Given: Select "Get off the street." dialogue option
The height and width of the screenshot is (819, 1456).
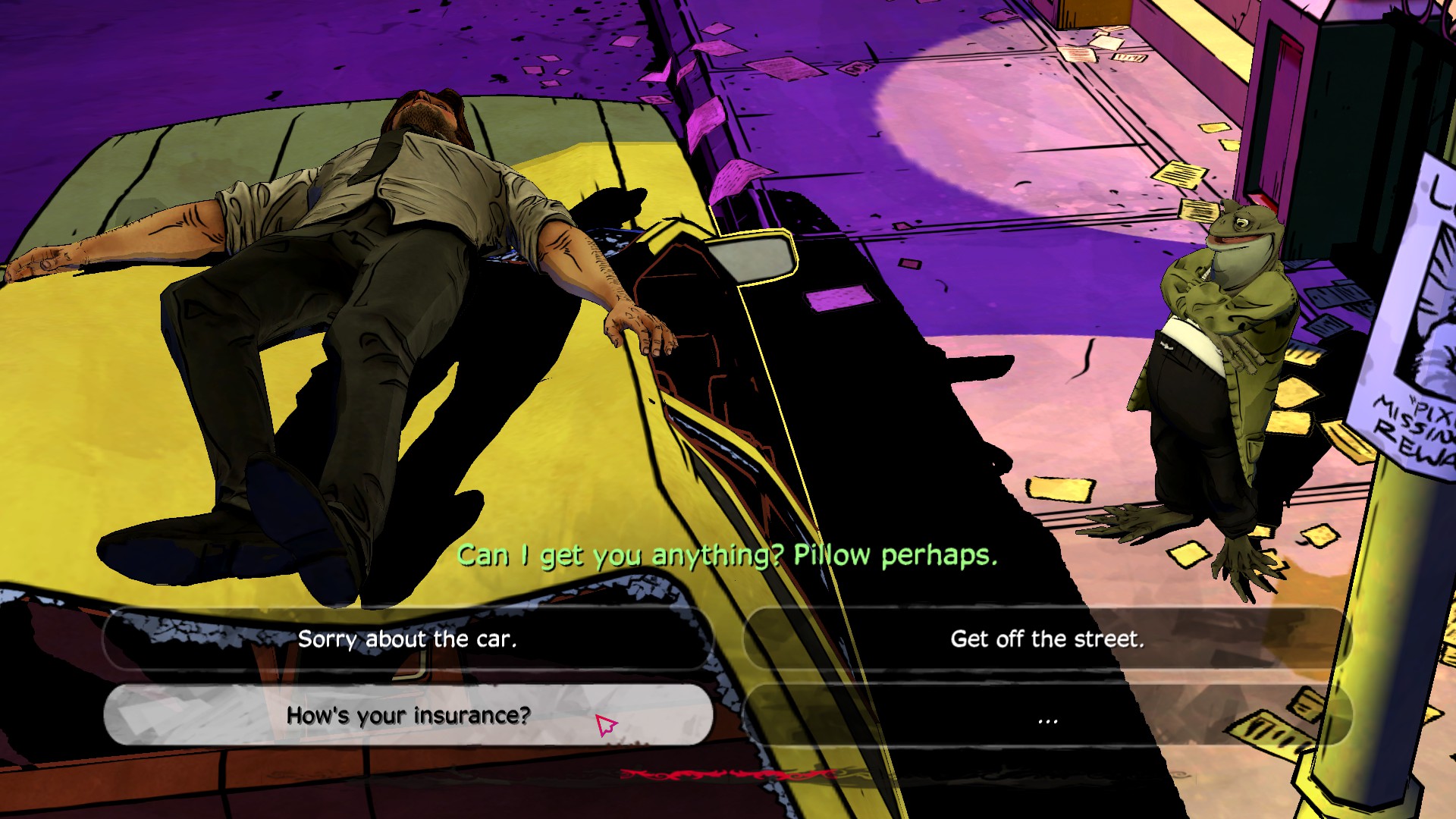Looking at the screenshot, I should 1046,639.
